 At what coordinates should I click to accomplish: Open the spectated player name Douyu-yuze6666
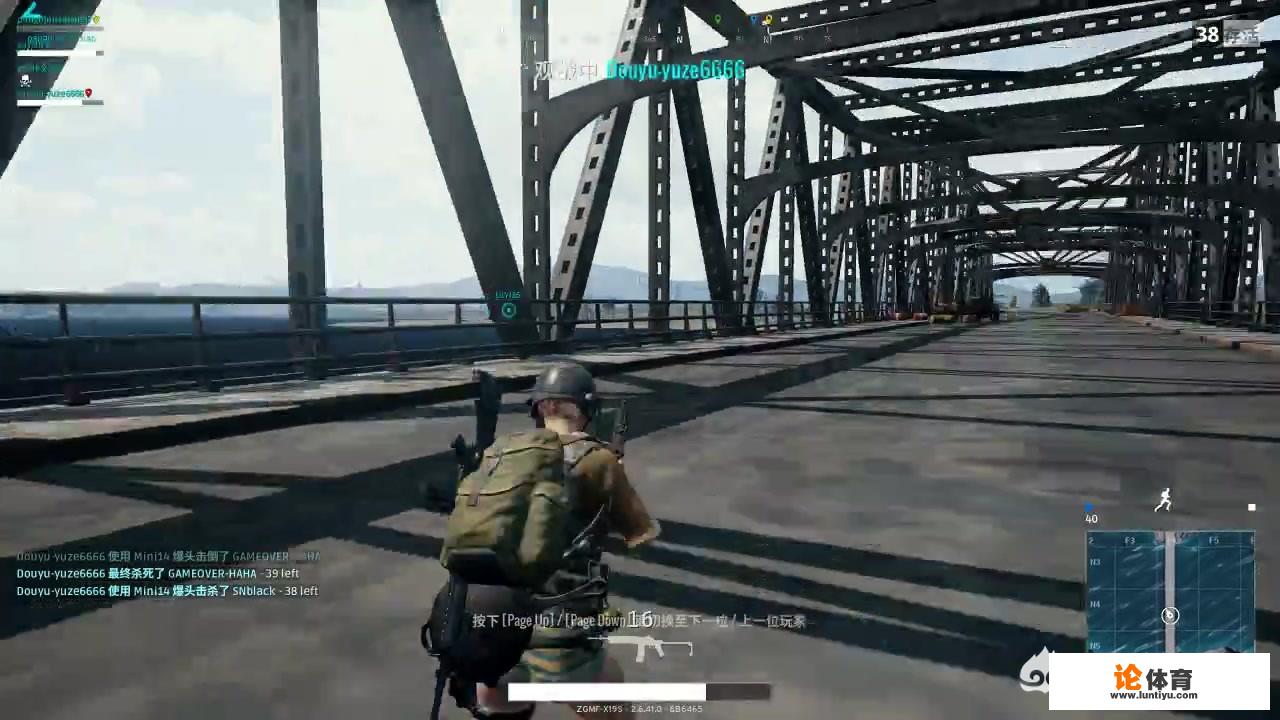tap(675, 71)
